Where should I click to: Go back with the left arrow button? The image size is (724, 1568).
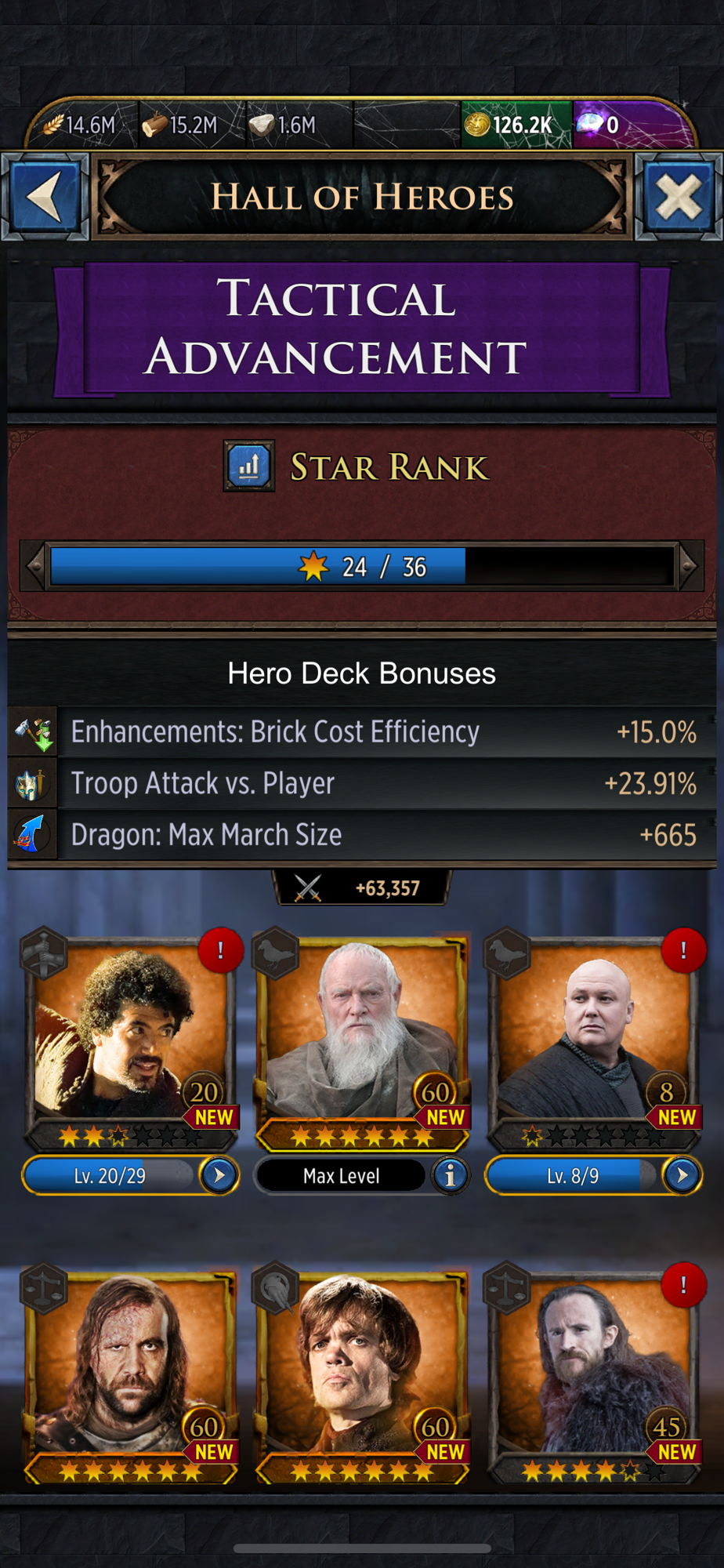click(45, 196)
